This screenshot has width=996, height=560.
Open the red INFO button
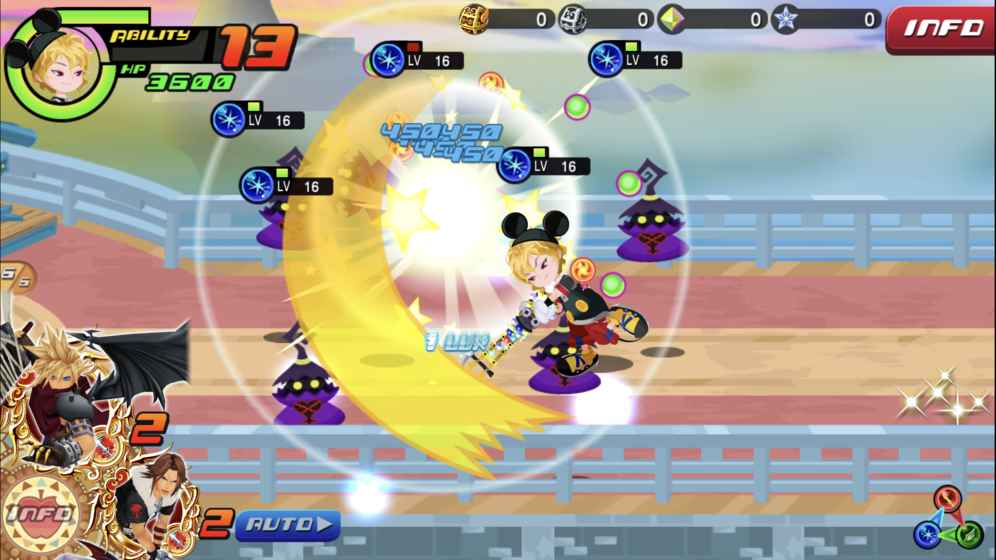coord(941,27)
